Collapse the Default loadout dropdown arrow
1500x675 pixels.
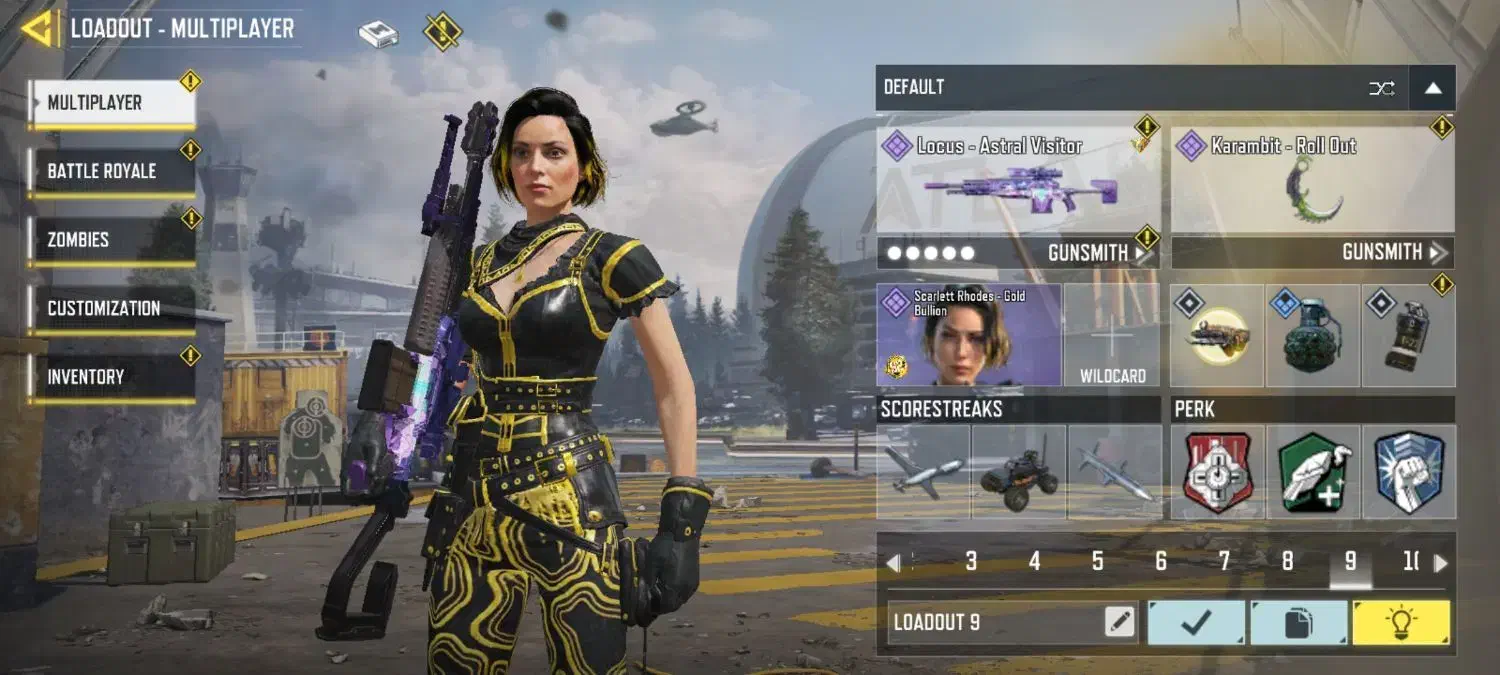tap(1432, 88)
